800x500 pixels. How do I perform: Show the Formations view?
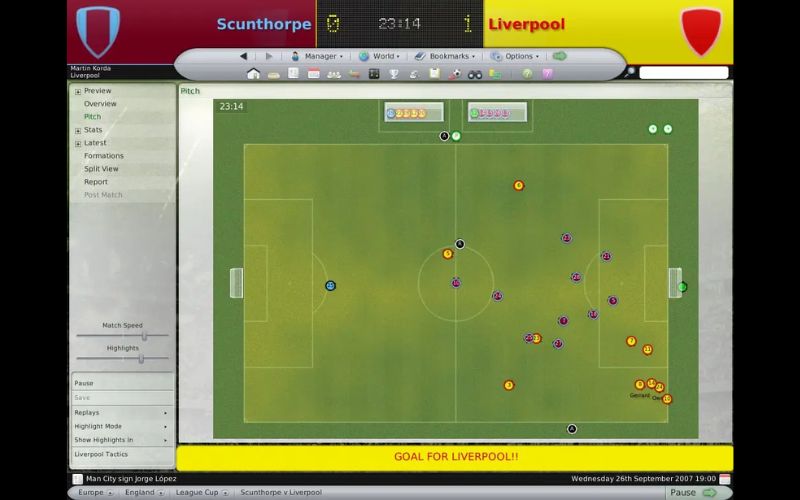coord(104,156)
